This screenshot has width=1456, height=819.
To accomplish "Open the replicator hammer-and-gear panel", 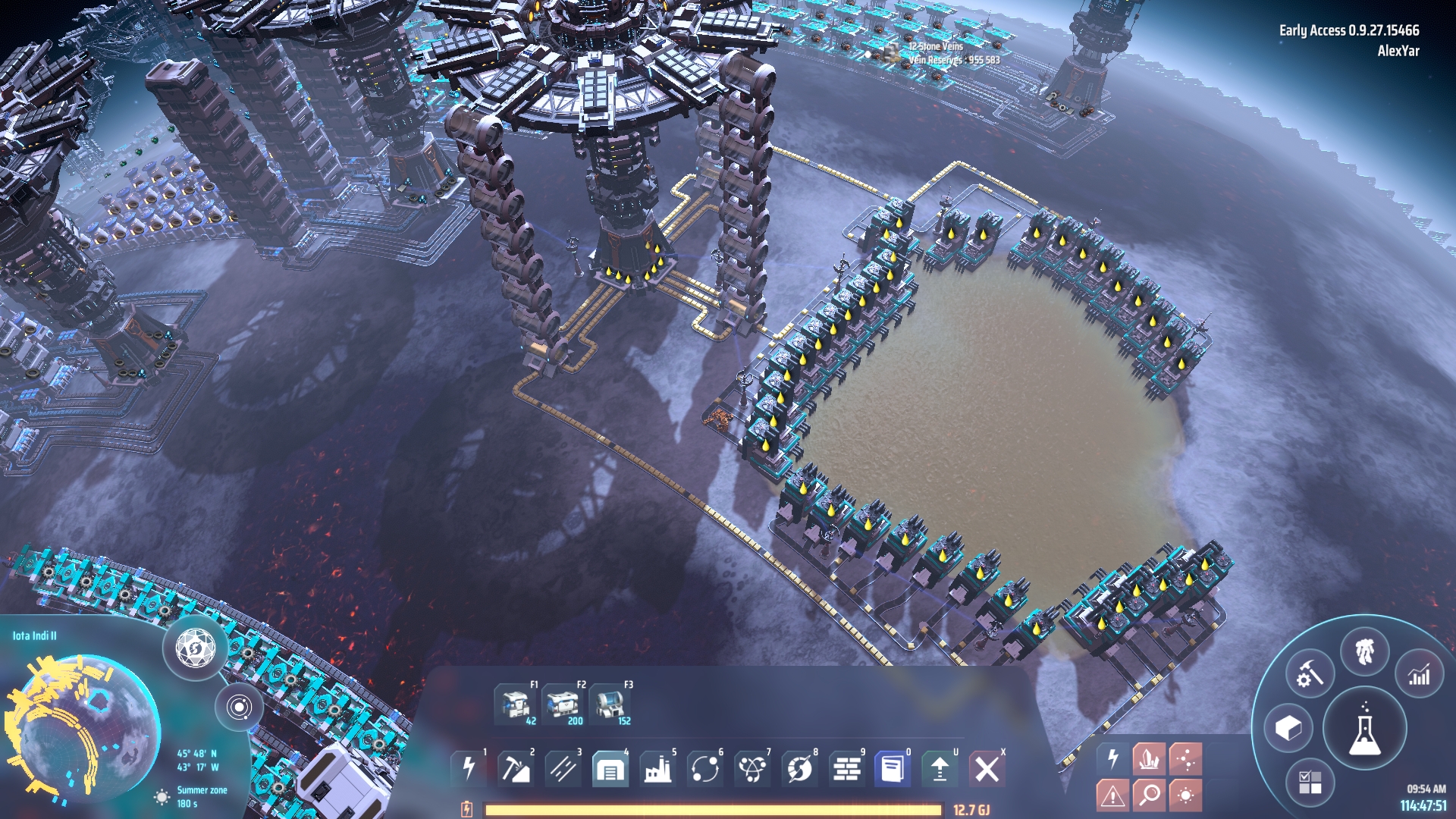I will [x=1310, y=674].
